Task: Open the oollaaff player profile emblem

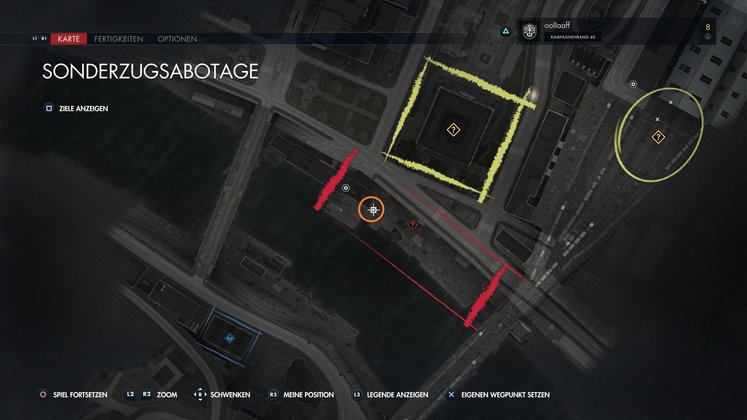Action: pyautogui.click(x=528, y=31)
